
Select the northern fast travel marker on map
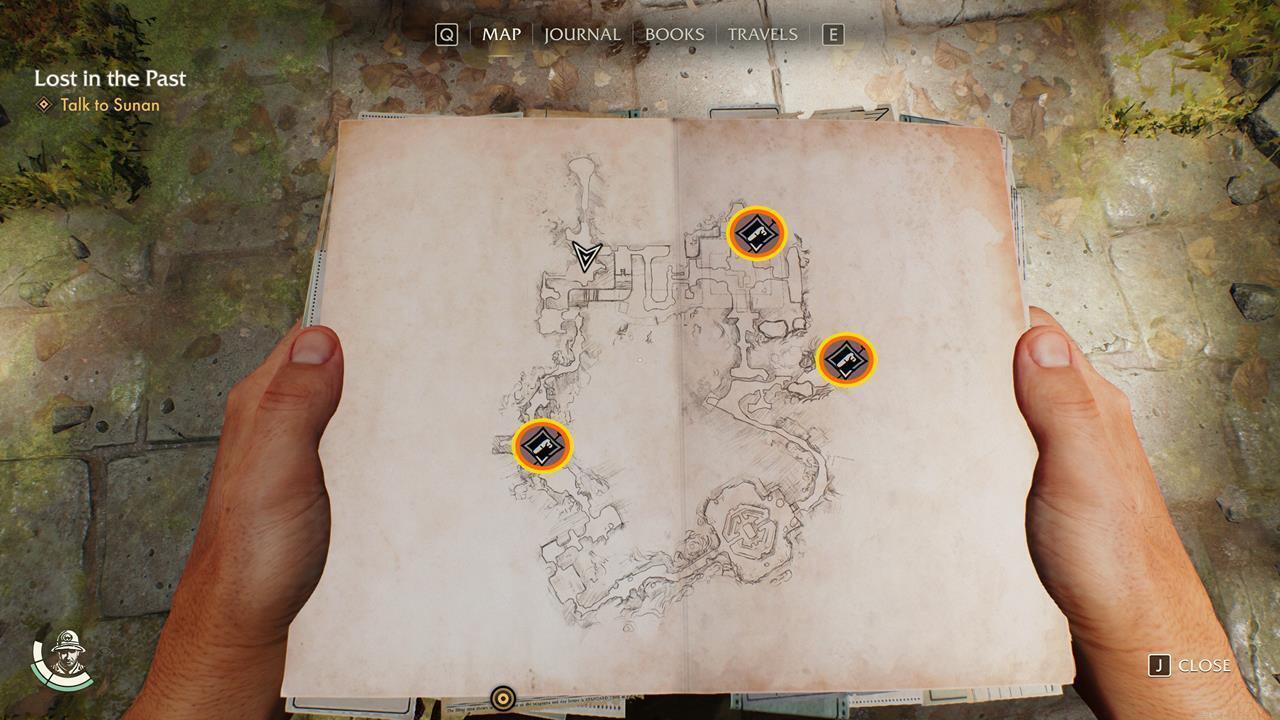[x=755, y=234]
